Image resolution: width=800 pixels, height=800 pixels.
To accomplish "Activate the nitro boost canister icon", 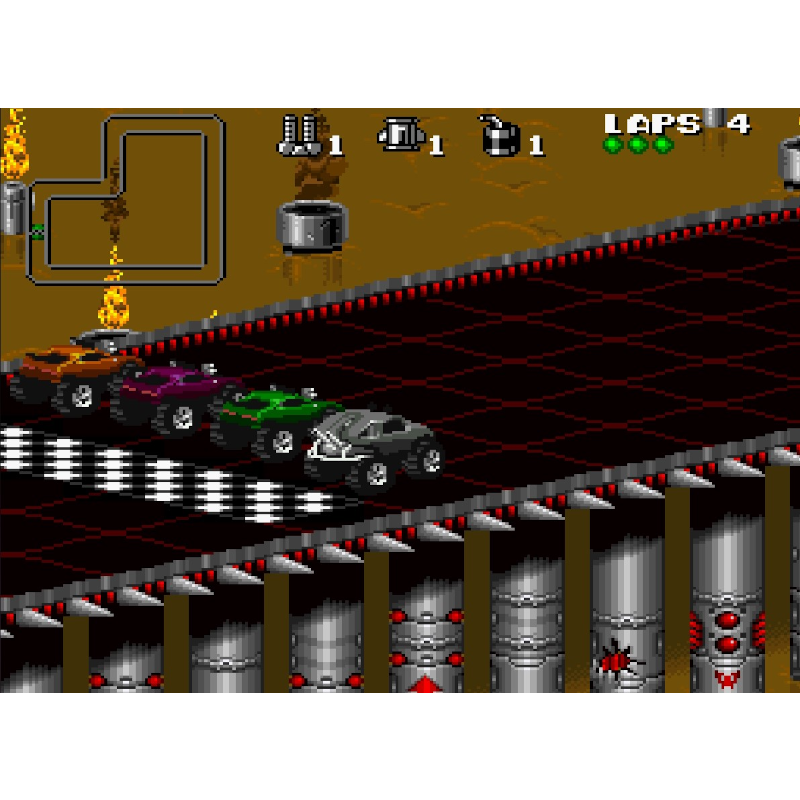I will pyautogui.click(x=398, y=135).
